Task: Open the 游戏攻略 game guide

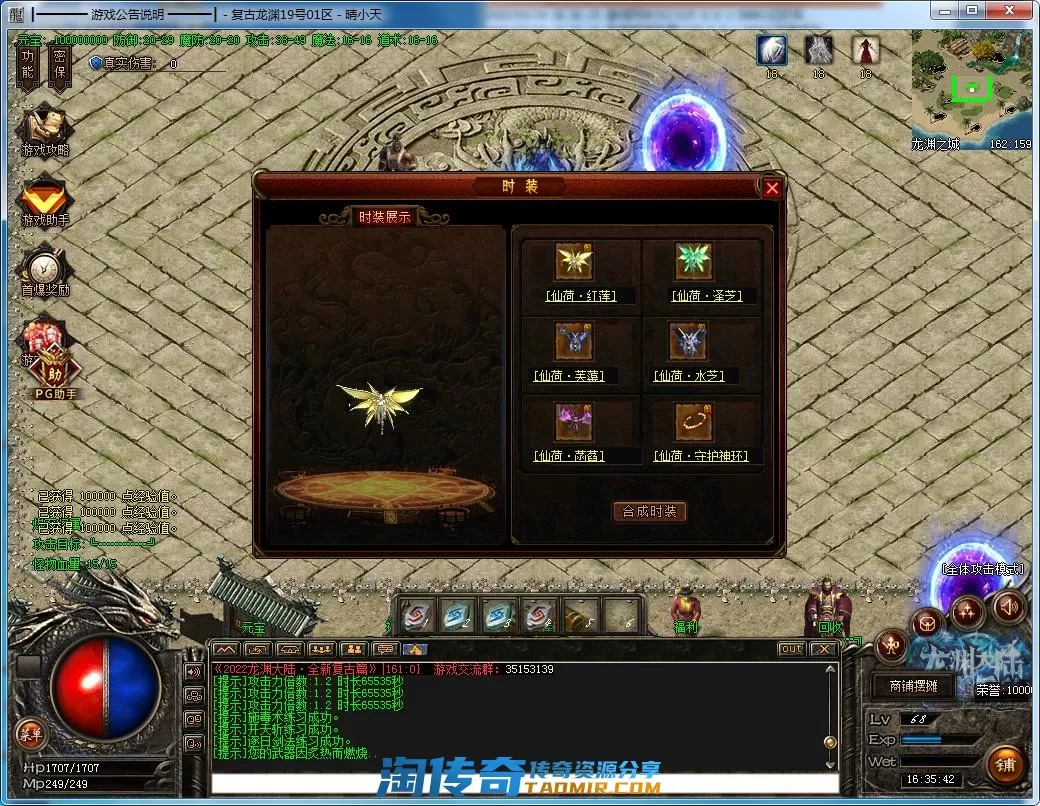Action: [x=44, y=126]
